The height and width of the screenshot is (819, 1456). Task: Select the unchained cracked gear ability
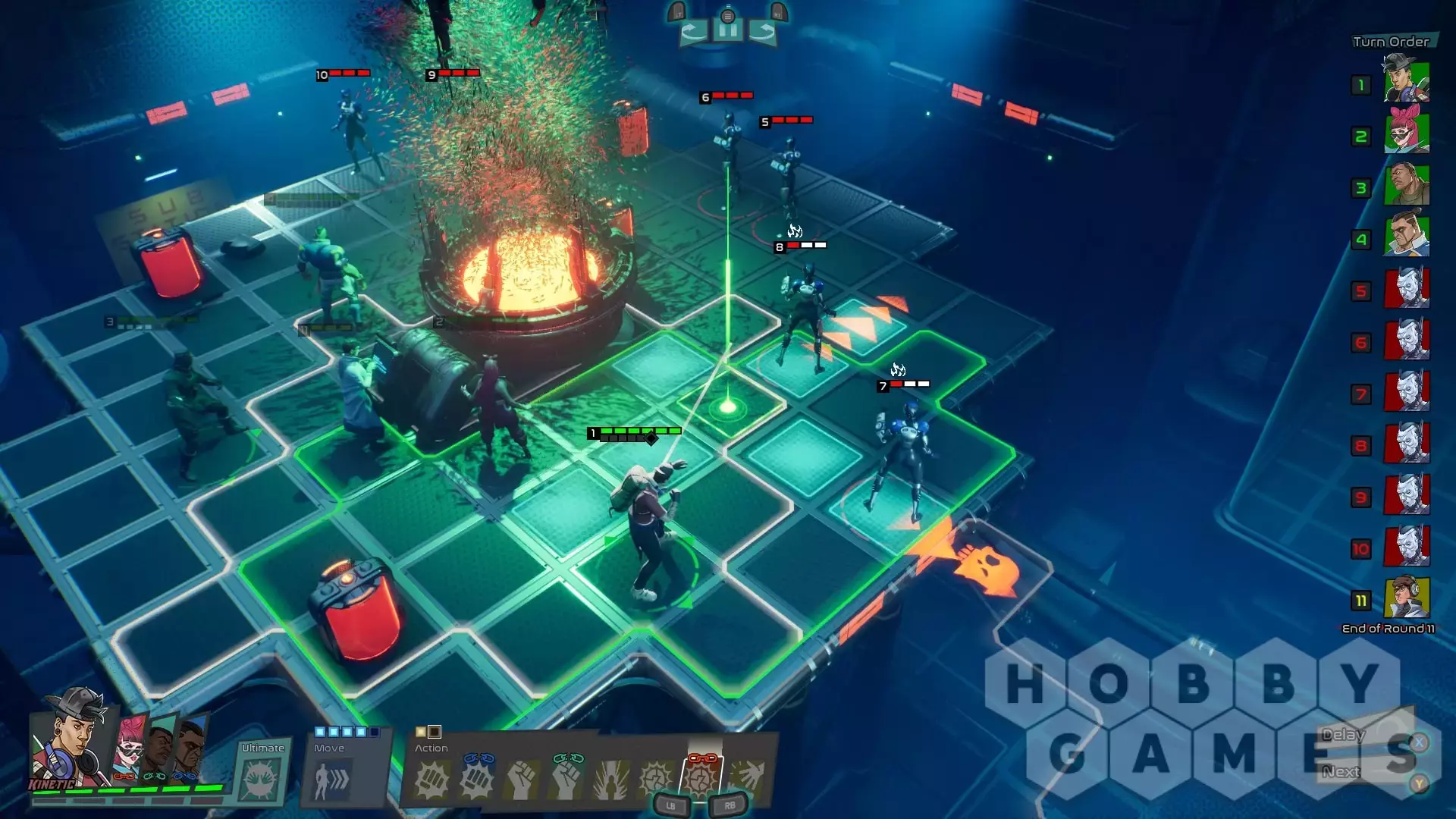click(655, 779)
